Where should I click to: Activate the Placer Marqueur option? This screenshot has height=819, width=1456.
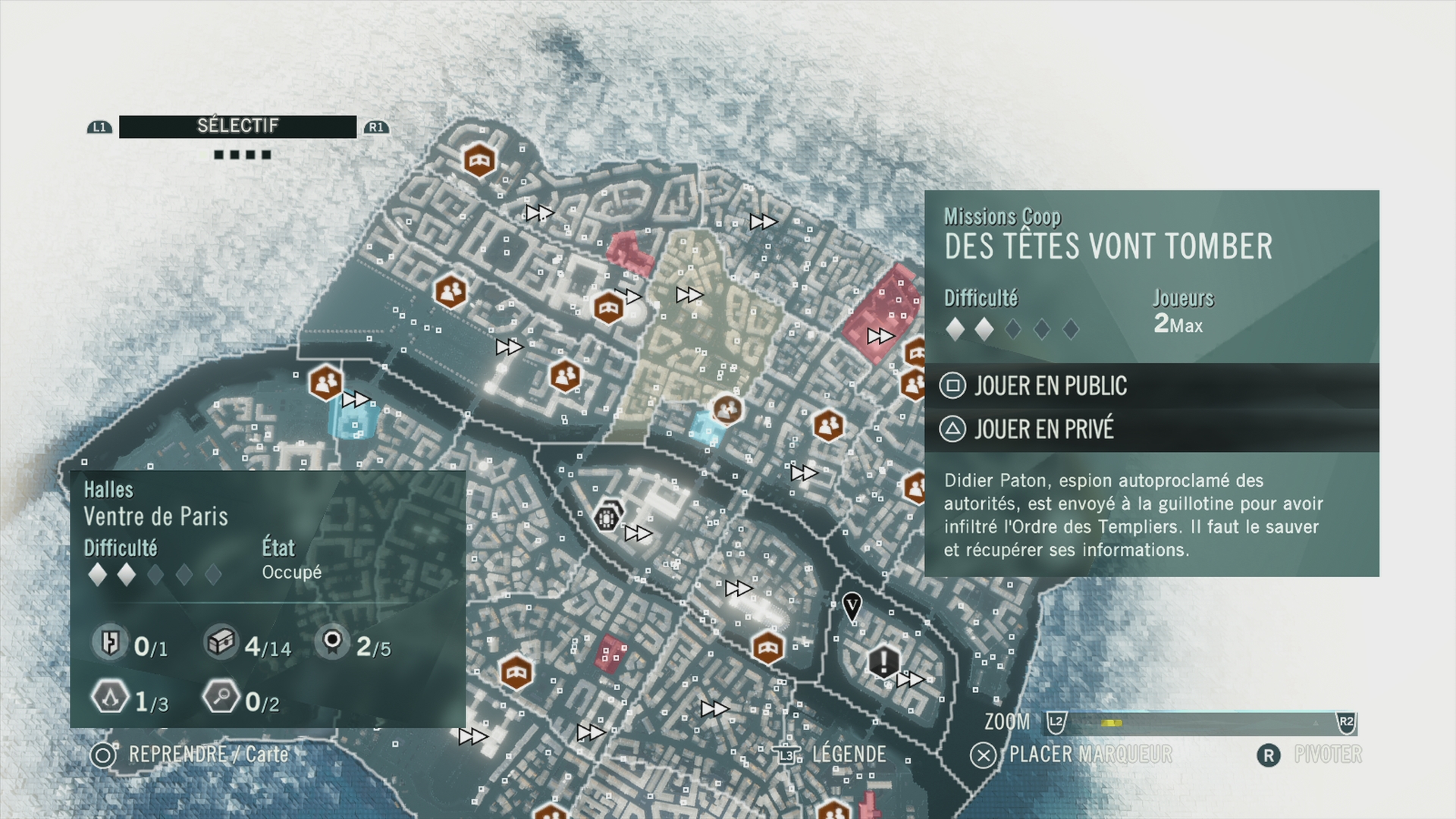(x=1089, y=755)
